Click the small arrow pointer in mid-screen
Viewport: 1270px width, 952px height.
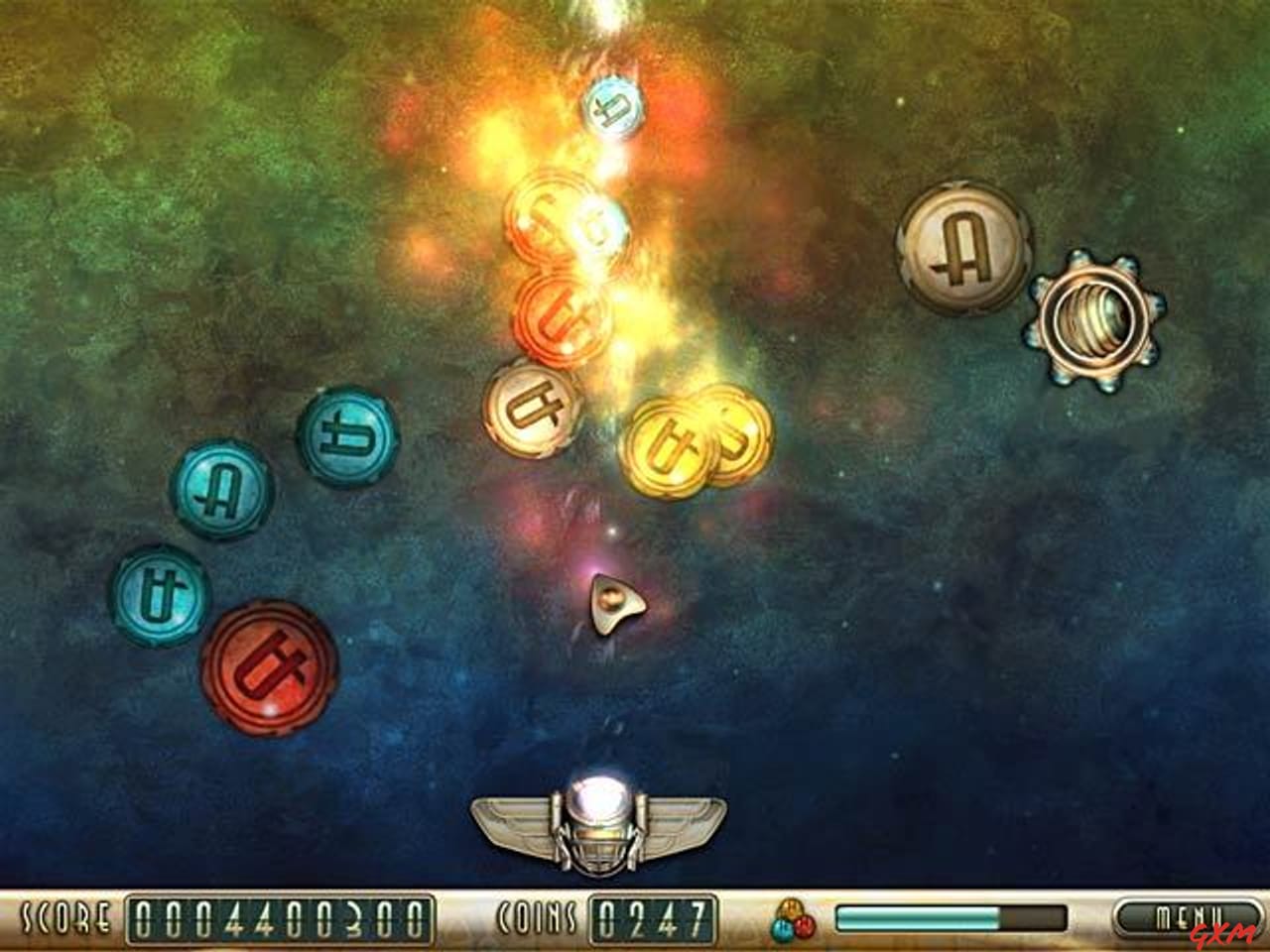pos(613,602)
